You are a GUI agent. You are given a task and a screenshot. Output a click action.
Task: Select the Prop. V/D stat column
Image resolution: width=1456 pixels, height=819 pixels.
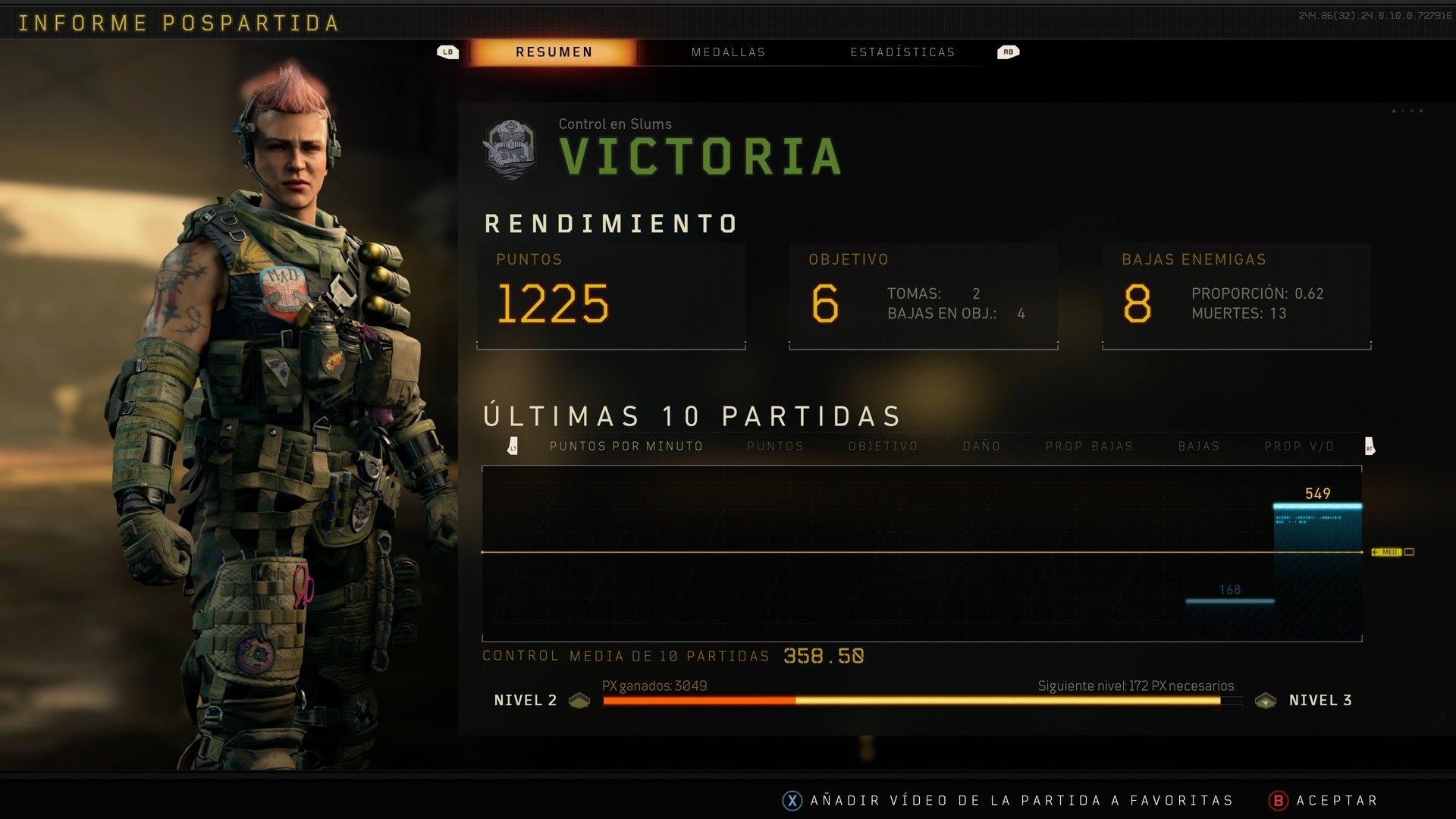1298,447
